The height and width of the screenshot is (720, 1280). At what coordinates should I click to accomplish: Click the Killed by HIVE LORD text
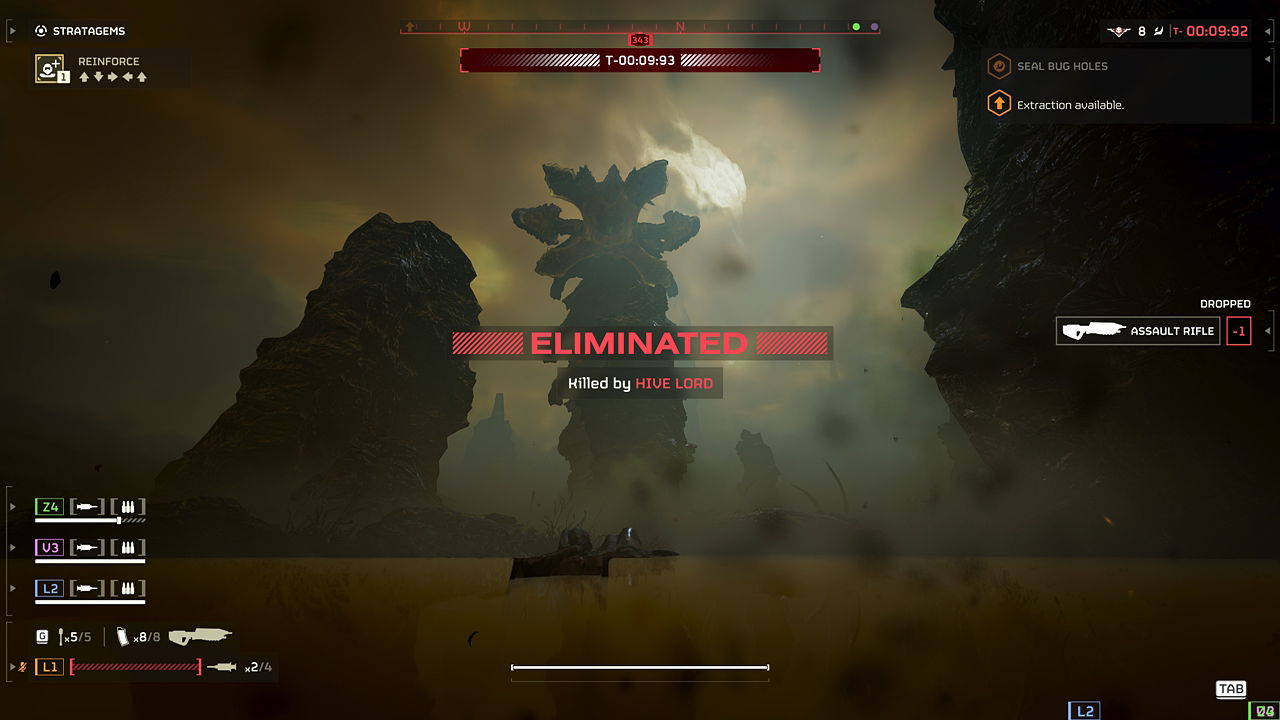tap(640, 383)
